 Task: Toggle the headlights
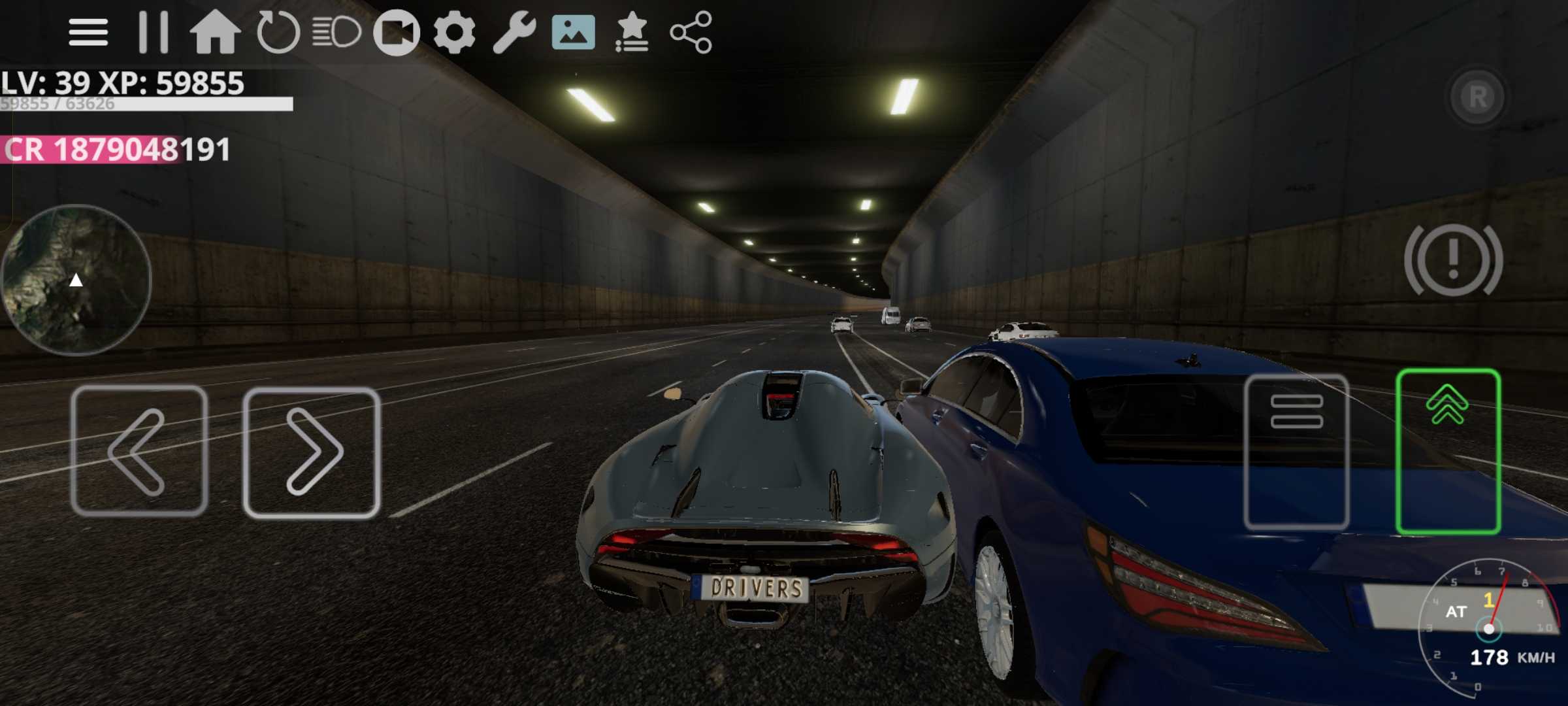click(x=336, y=32)
